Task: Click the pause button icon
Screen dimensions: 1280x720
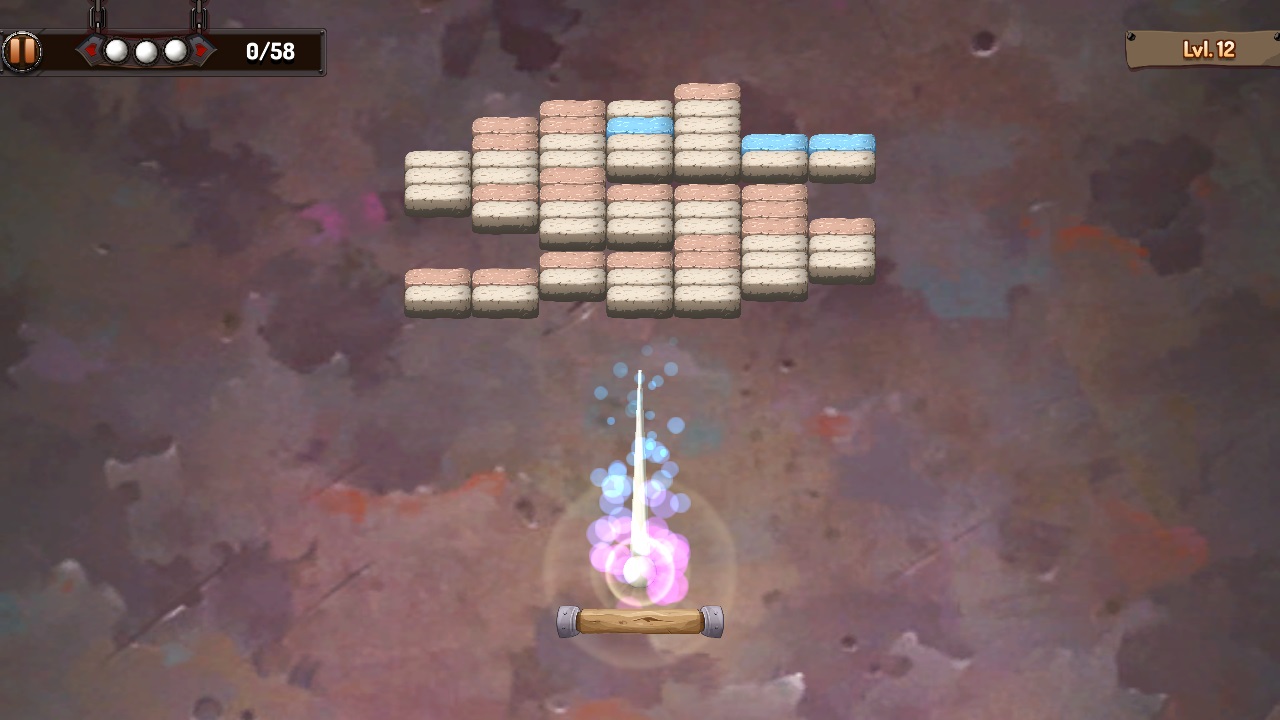Action: (22, 50)
